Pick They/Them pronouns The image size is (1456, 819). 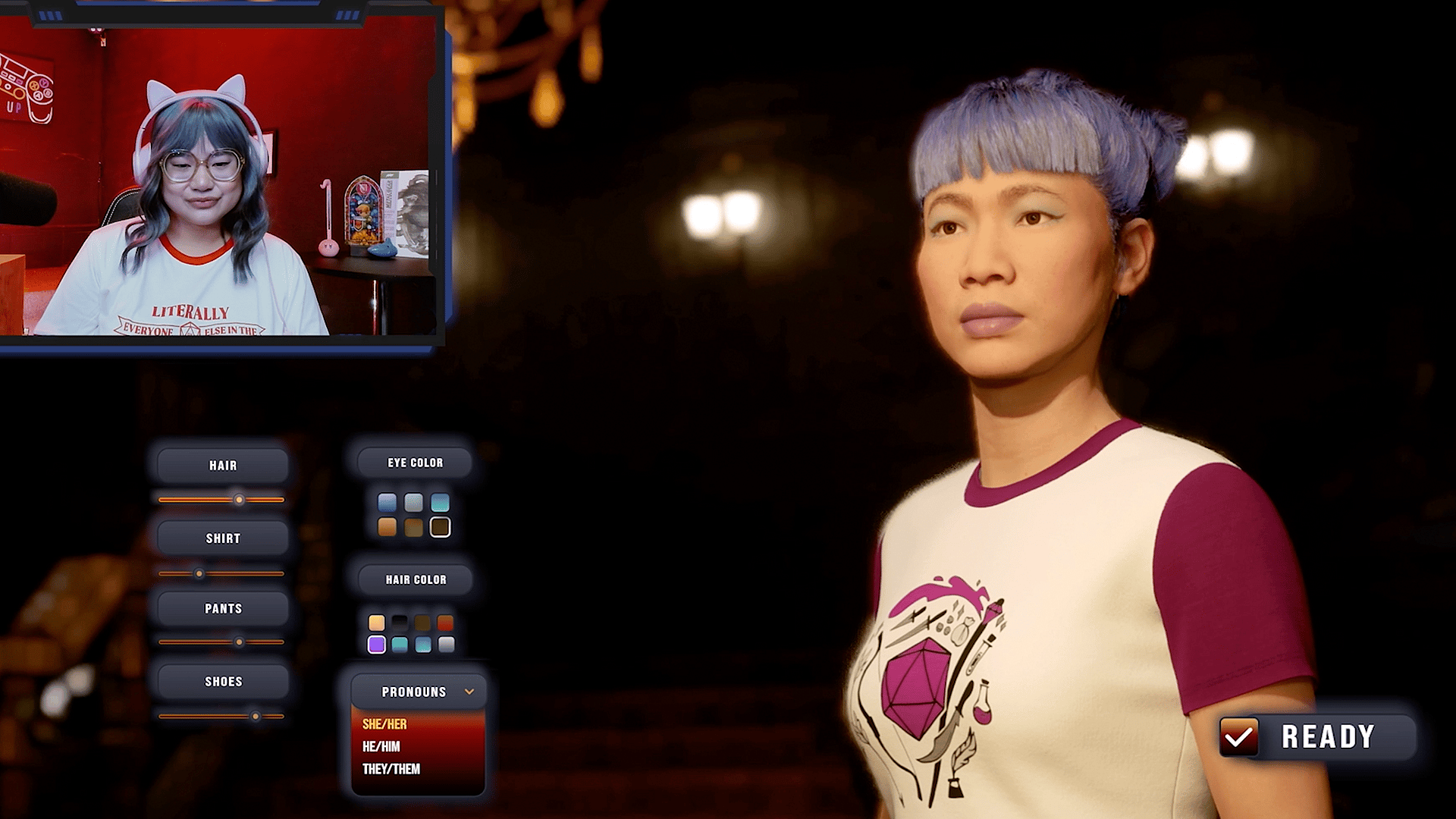tap(391, 769)
